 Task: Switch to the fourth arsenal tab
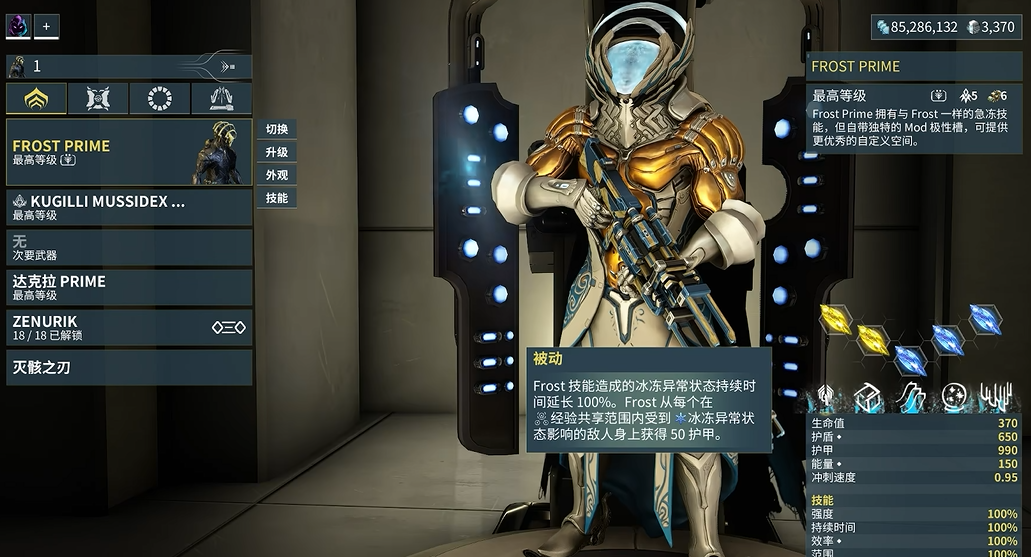point(221,98)
